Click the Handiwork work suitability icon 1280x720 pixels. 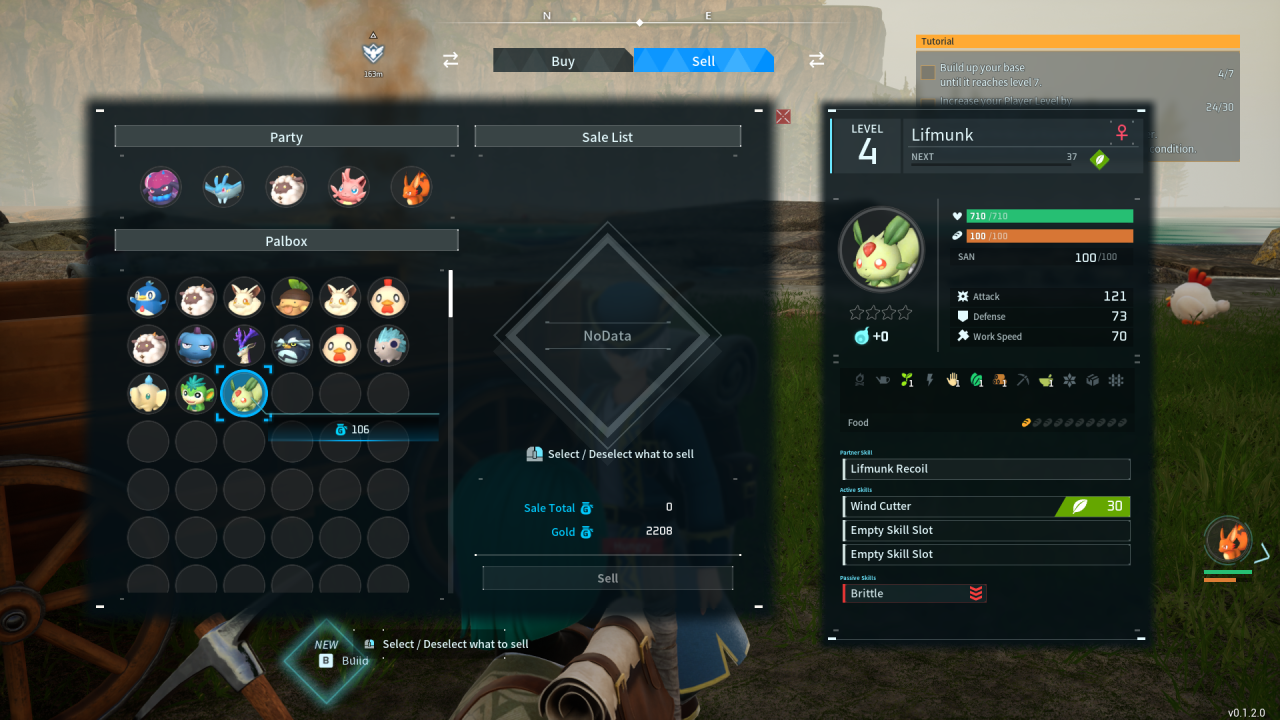pyautogui.click(x=952, y=380)
